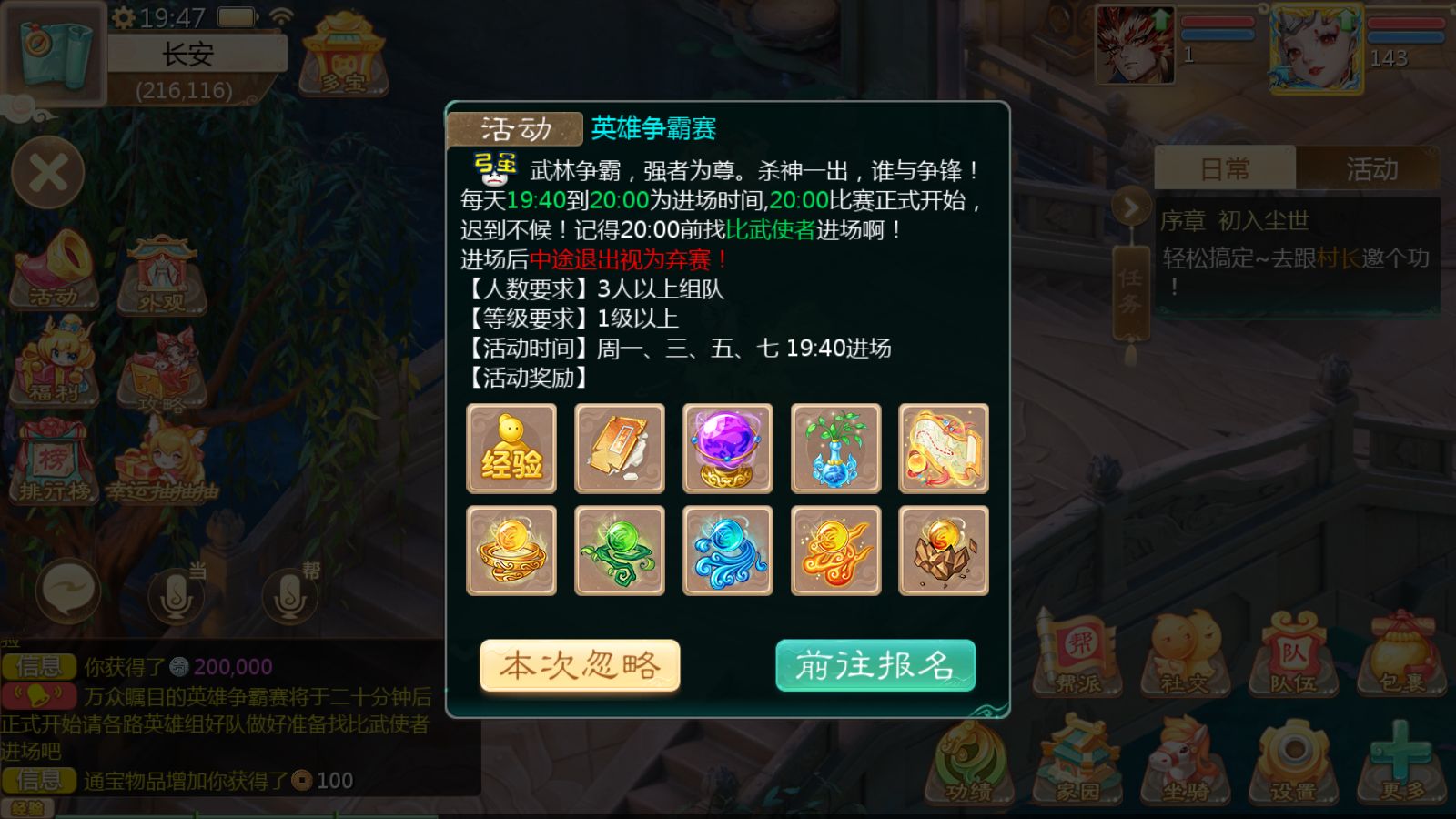
Task: Switch to the 日常 tab
Action: 1224,168
